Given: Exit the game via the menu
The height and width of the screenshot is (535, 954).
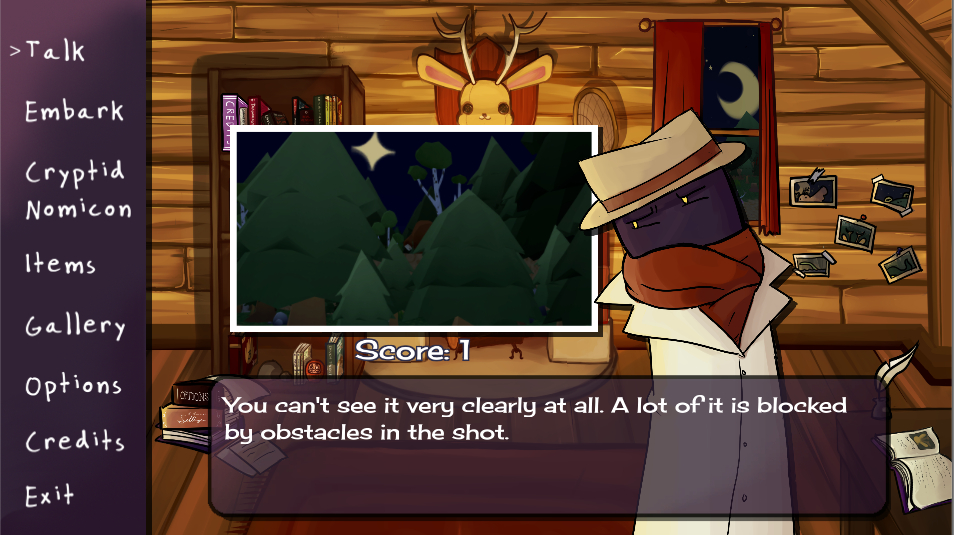Looking at the screenshot, I should tap(50, 495).
